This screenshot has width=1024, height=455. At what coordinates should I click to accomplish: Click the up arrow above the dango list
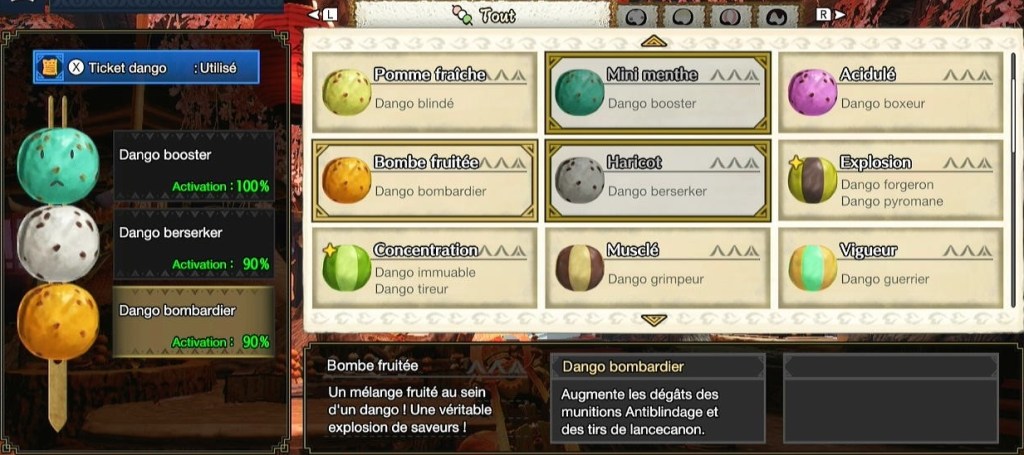pyautogui.click(x=654, y=41)
